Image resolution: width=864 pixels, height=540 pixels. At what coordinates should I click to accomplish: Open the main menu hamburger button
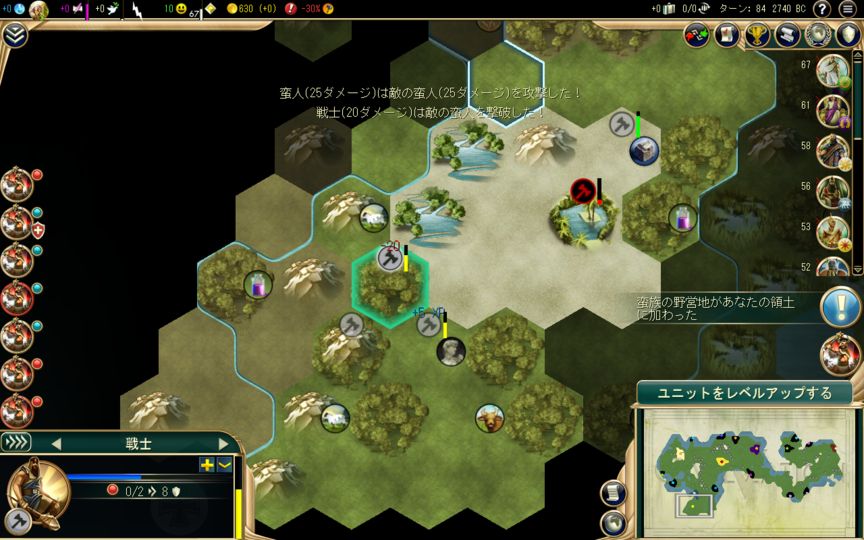849,9
